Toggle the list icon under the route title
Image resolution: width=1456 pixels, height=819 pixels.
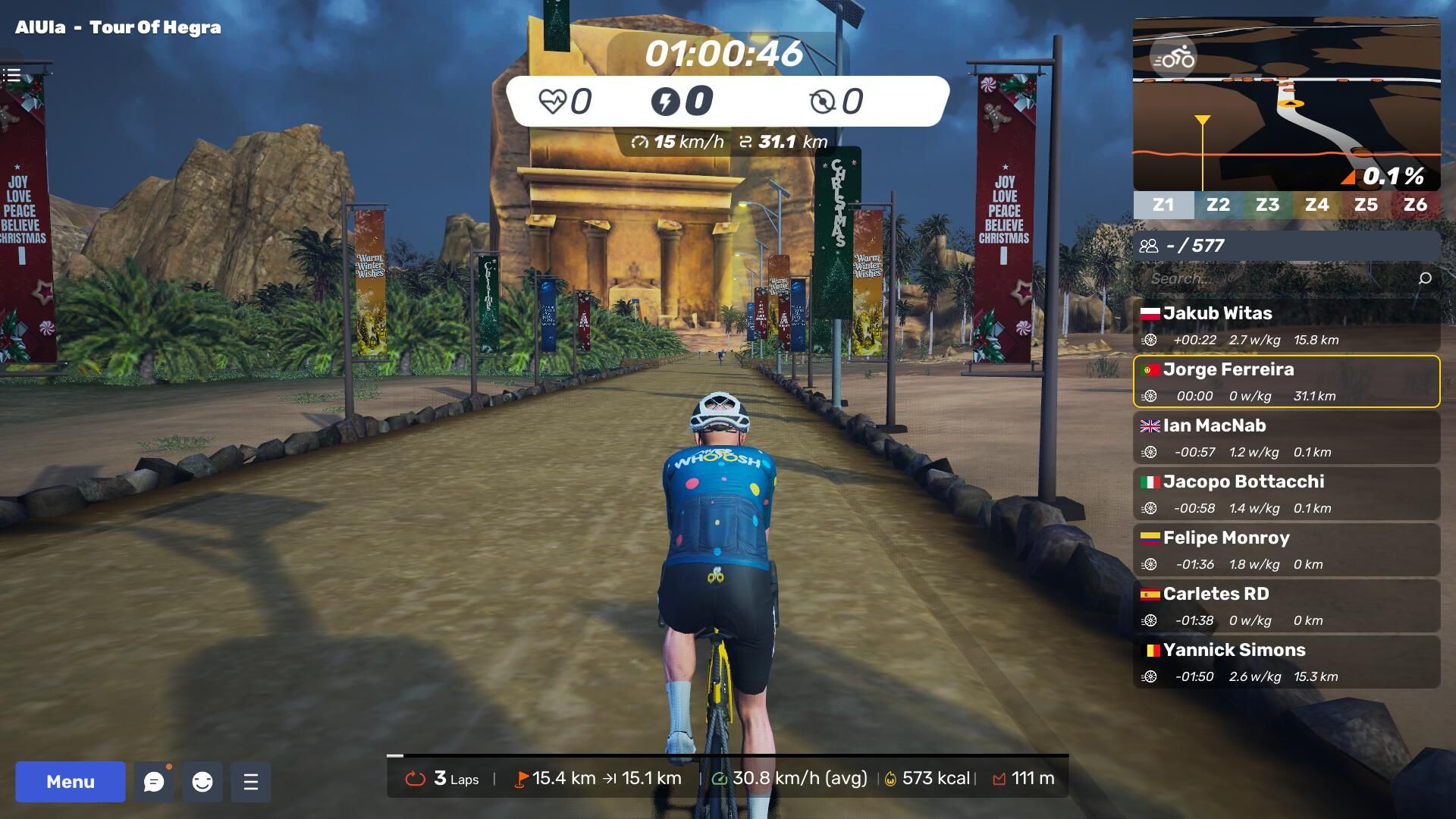[x=11, y=75]
